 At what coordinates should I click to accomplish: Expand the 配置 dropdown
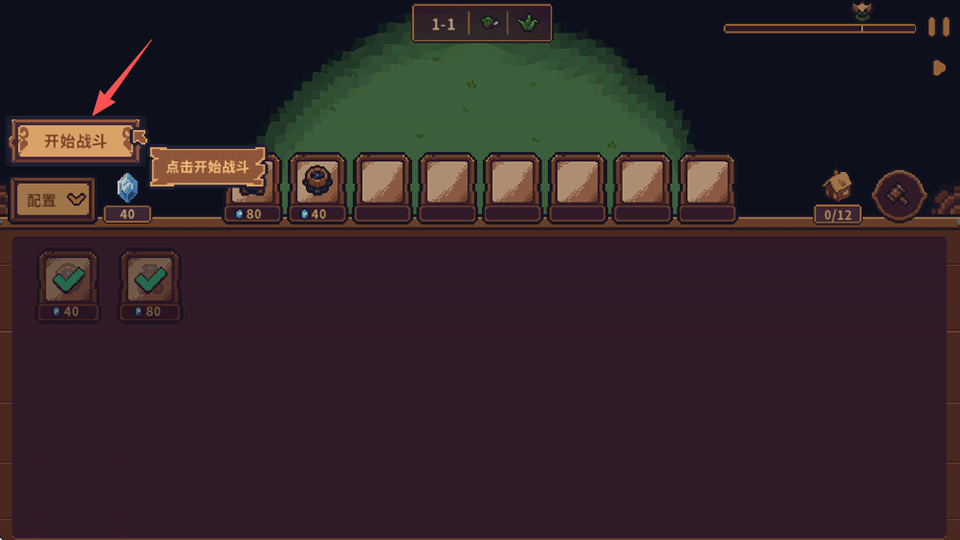(x=53, y=200)
